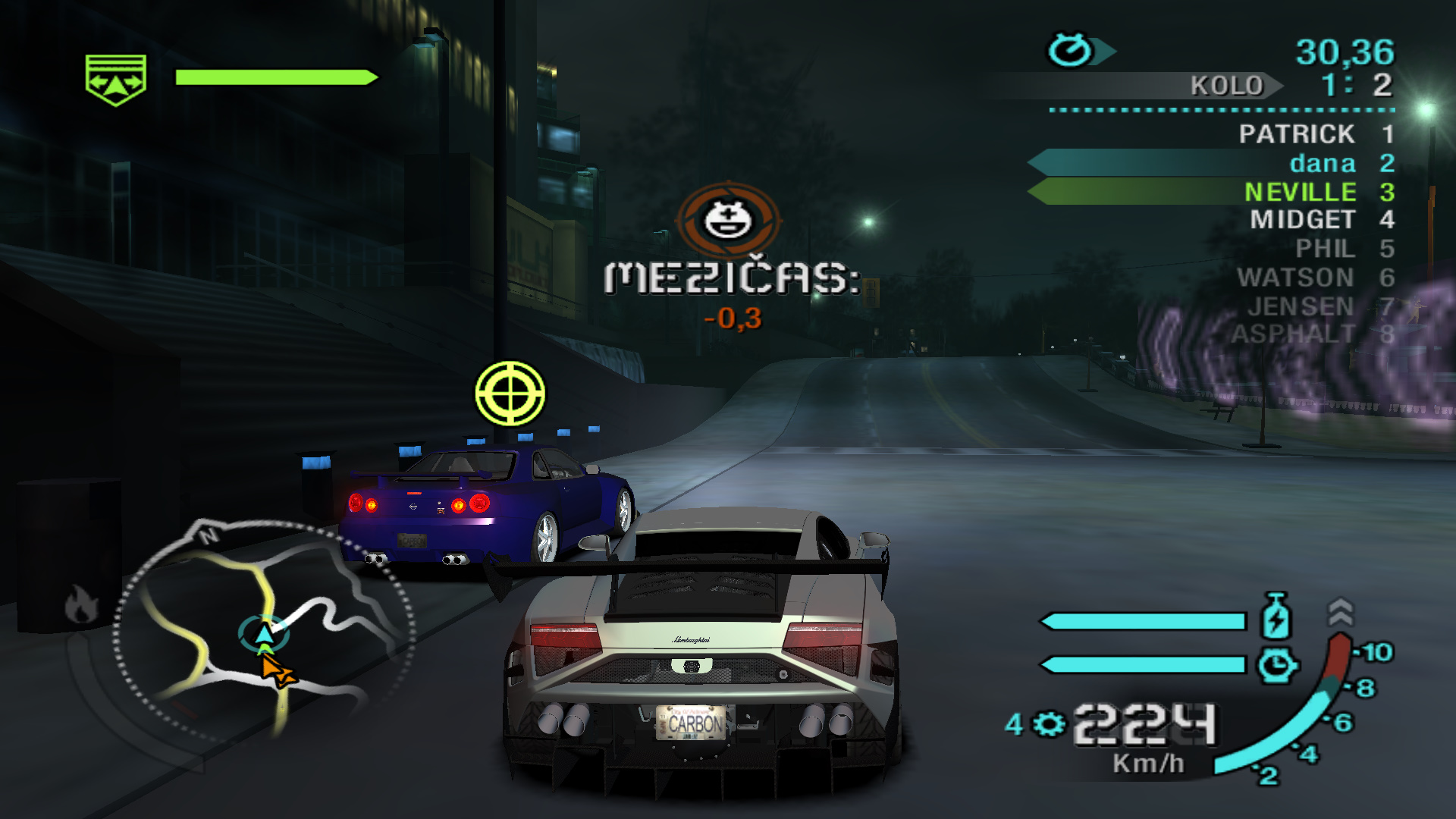Click the yellow crosshair target marker

click(x=510, y=394)
